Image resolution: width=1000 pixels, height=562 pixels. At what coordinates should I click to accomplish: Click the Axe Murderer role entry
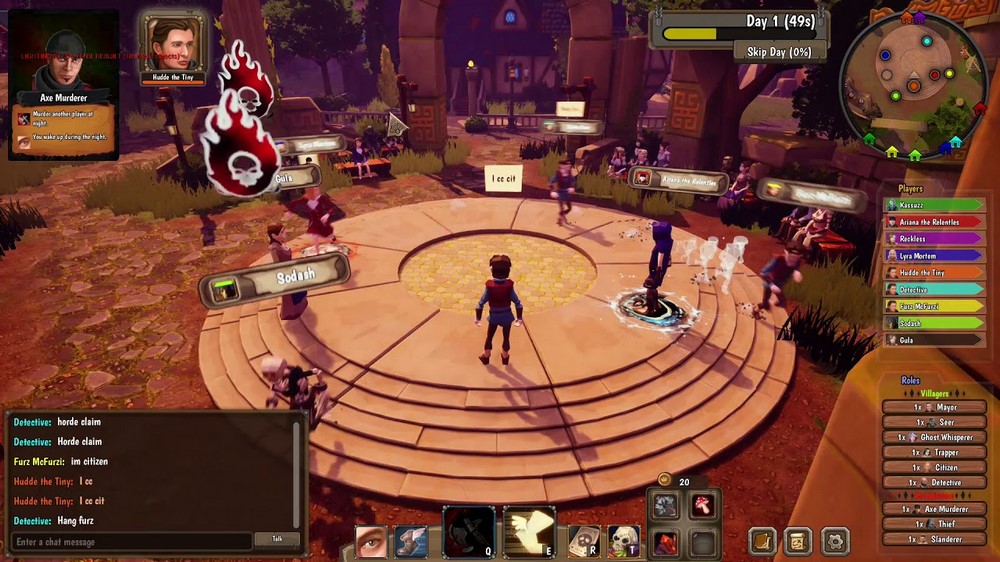[935, 510]
